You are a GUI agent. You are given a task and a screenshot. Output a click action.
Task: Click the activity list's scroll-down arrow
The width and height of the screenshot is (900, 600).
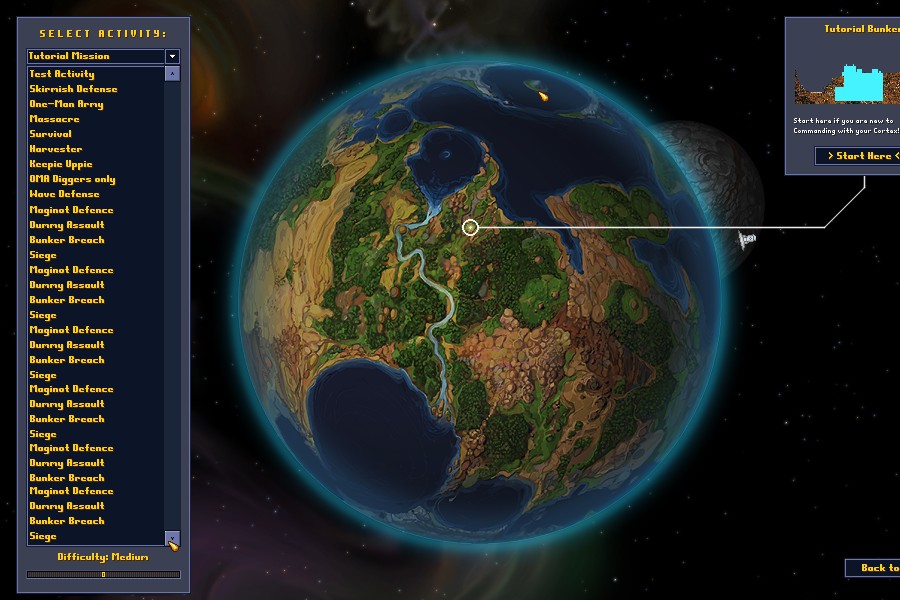click(172, 538)
